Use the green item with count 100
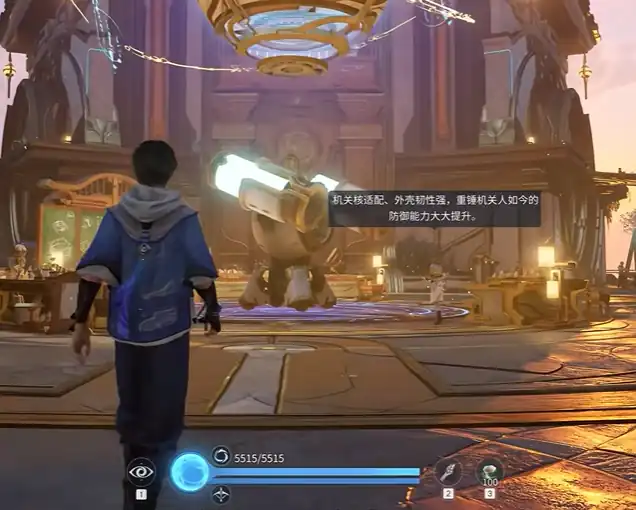 tap(489, 471)
